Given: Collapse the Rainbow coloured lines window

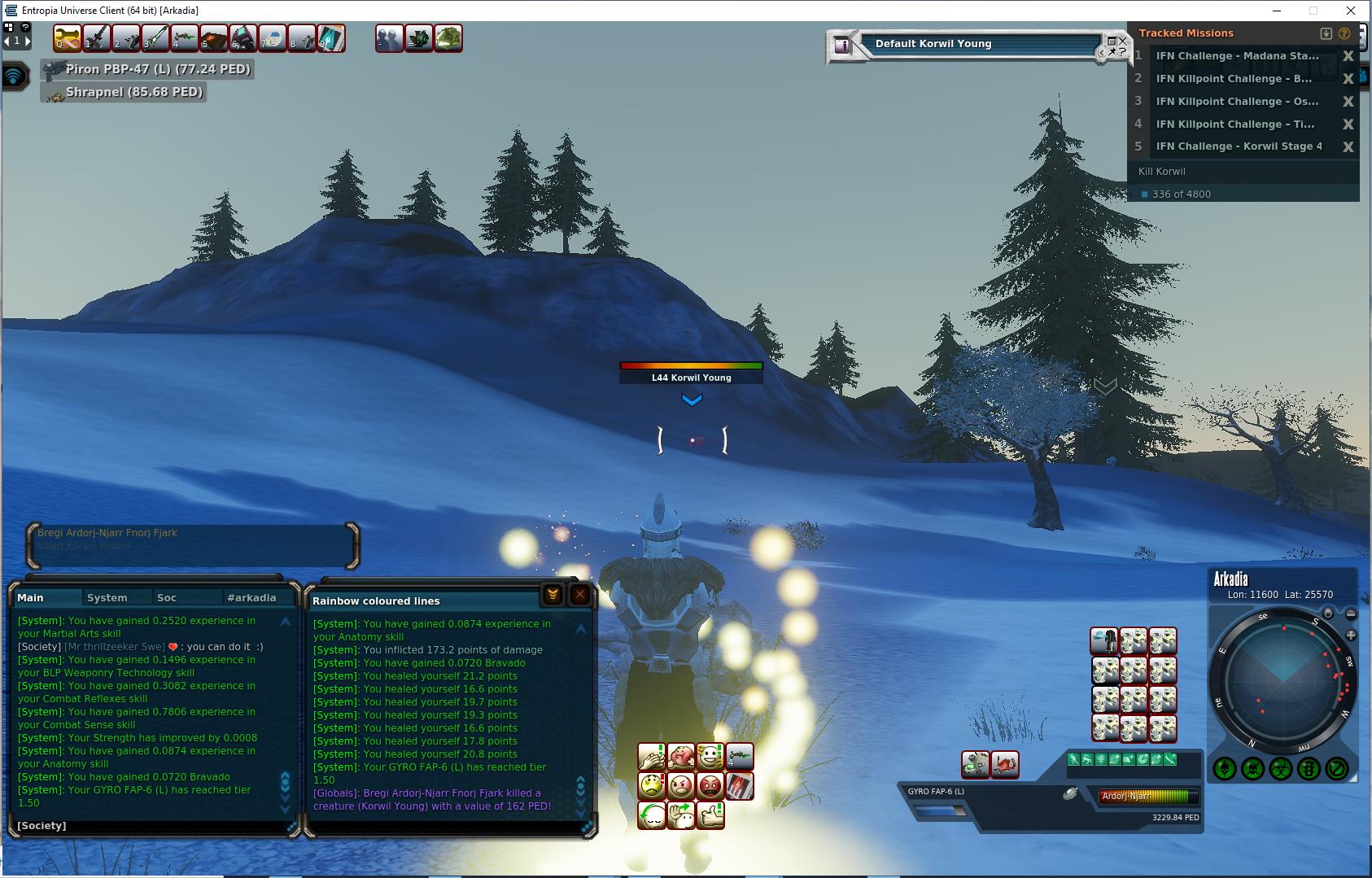Looking at the screenshot, I should pyautogui.click(x=552, y=595).
